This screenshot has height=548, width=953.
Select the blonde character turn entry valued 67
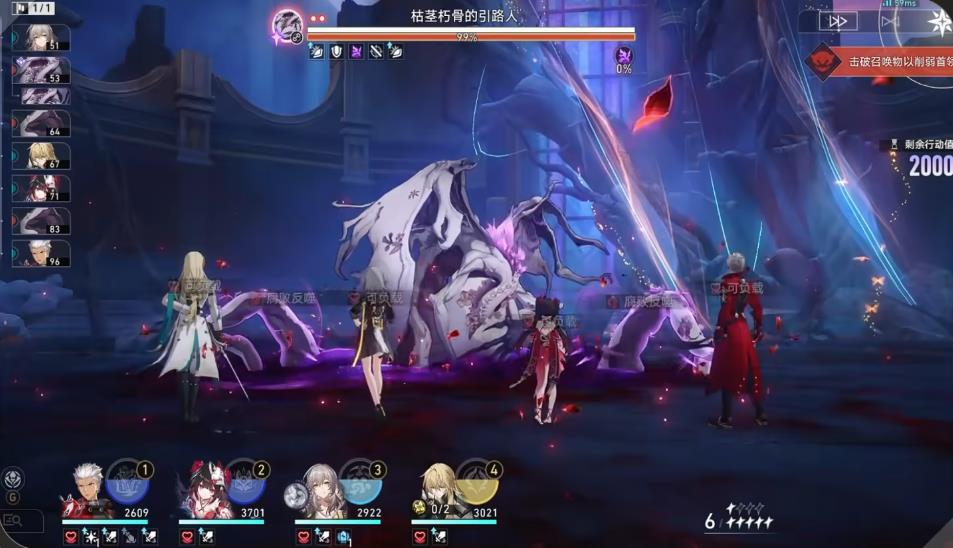41,156
